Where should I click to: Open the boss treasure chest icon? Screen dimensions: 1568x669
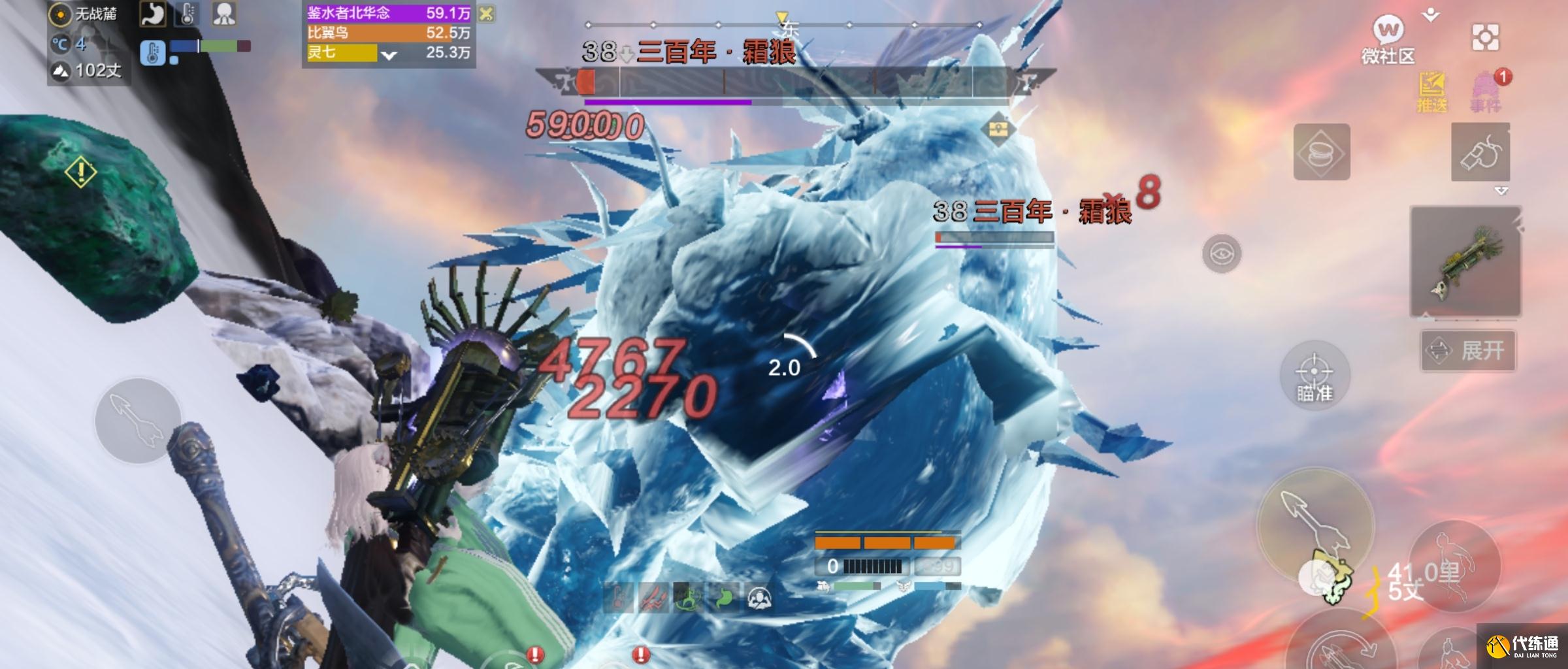click(x=997, y=128)
